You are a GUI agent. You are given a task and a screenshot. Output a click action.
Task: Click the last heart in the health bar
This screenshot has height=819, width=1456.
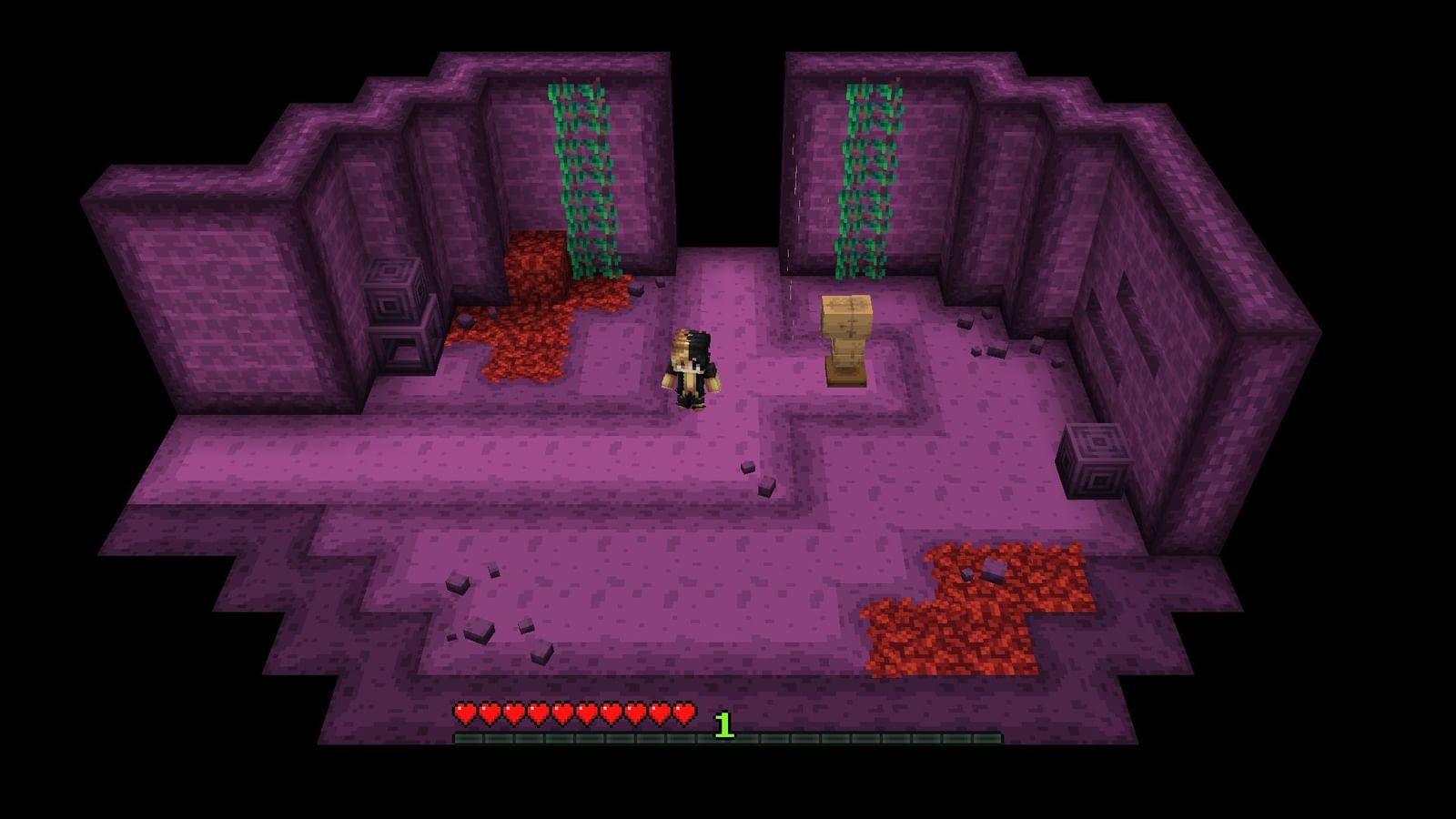pos(683,715)
